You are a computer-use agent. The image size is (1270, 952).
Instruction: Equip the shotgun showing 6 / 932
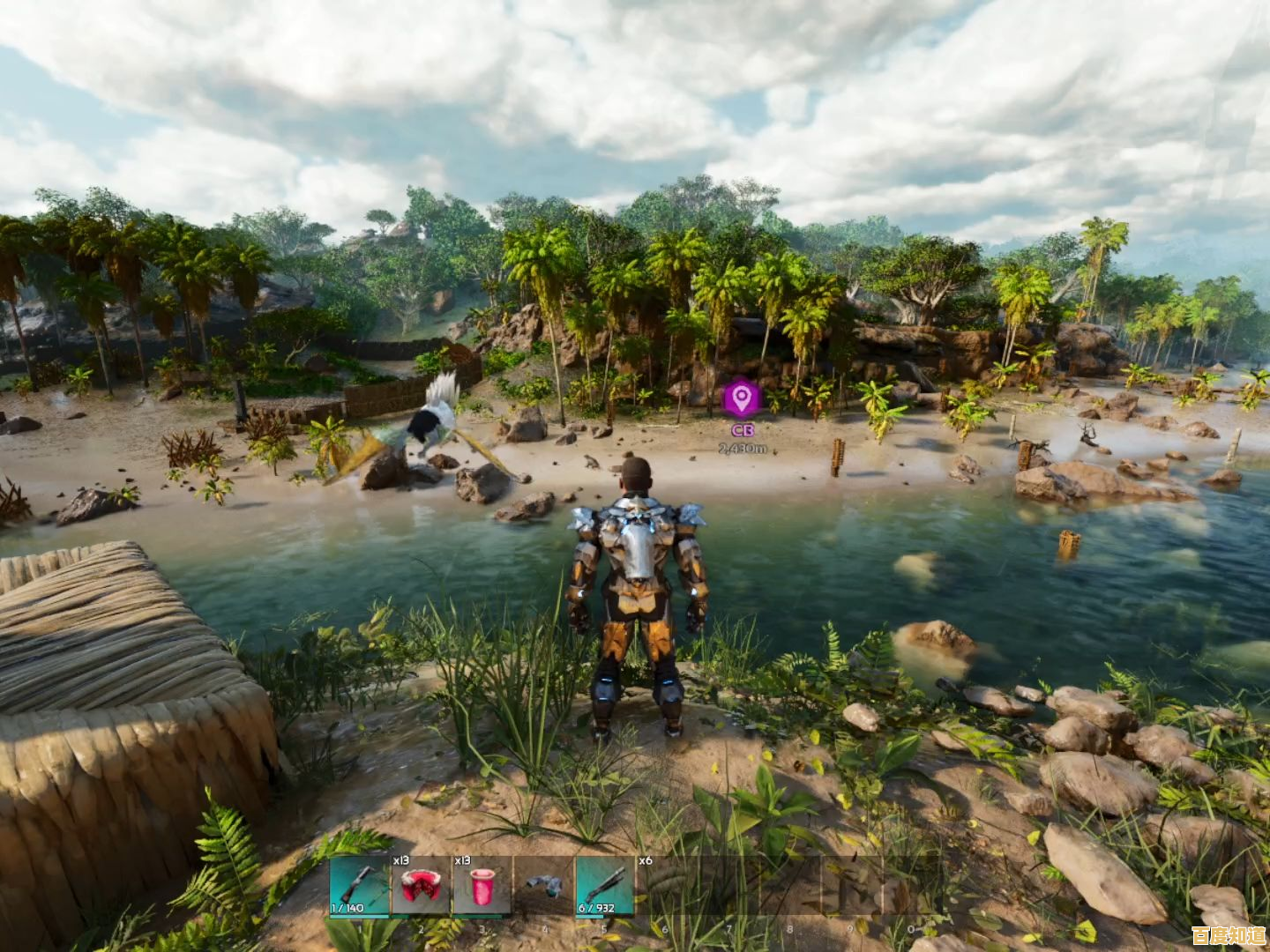605,887
